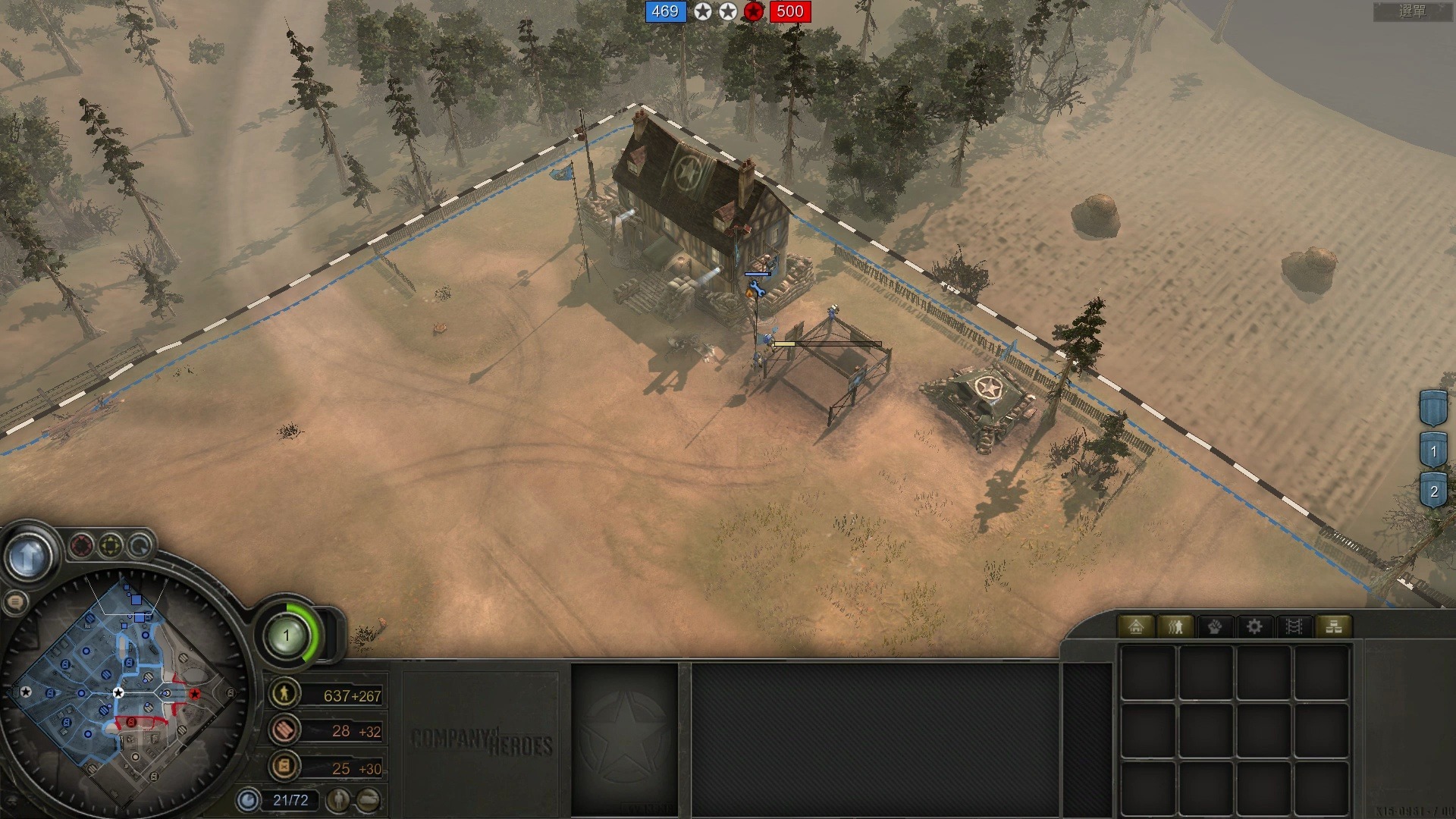This screenshot has width=1456, height=819.
Task: Select the tank button beside population
Action: point(369,799)
